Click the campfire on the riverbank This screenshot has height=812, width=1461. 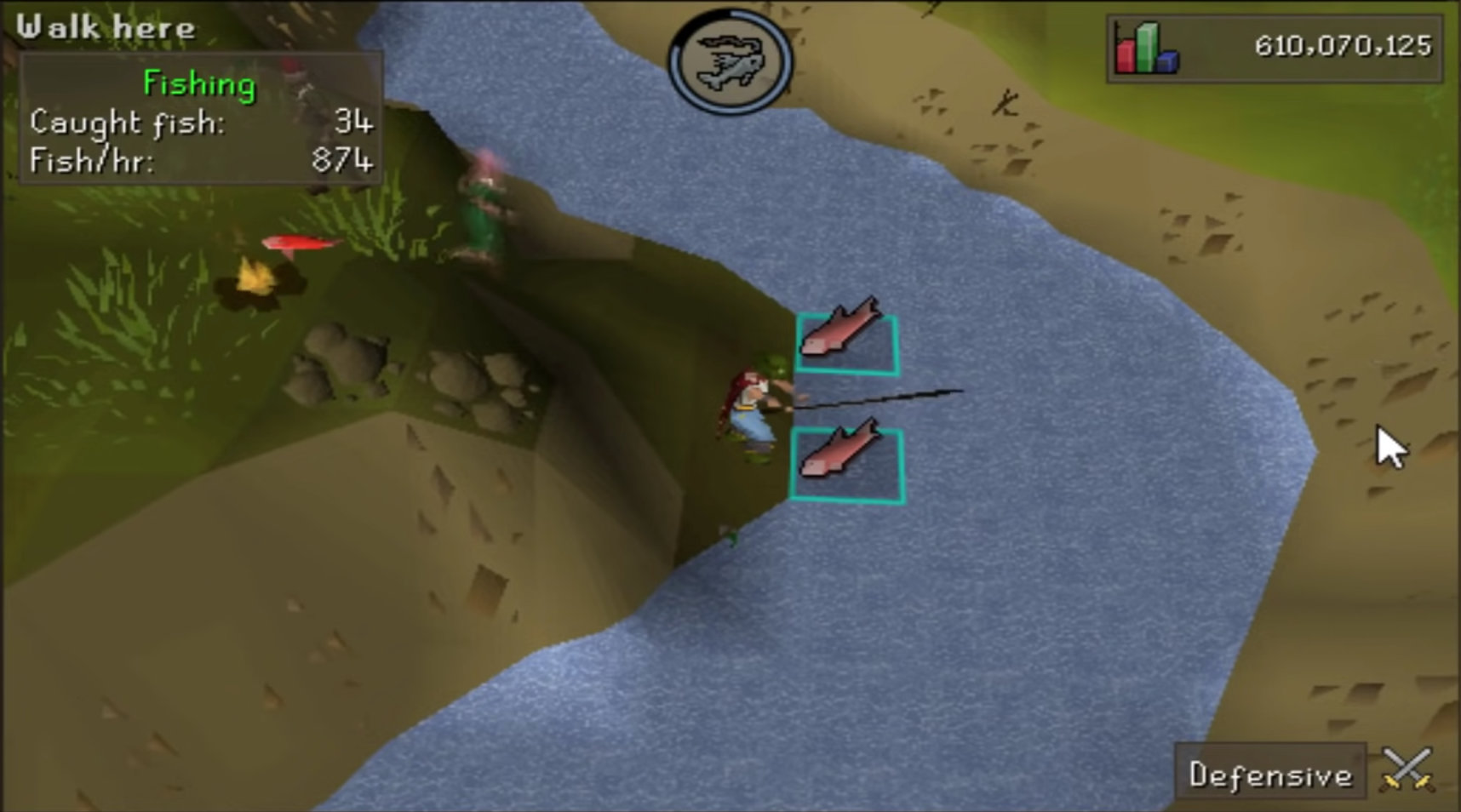coord(255,281)
